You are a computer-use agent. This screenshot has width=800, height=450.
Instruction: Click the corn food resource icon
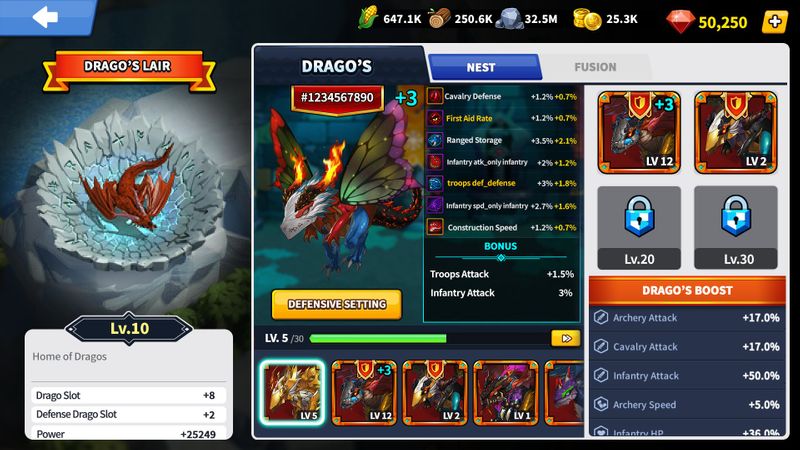tap(368, 18)
